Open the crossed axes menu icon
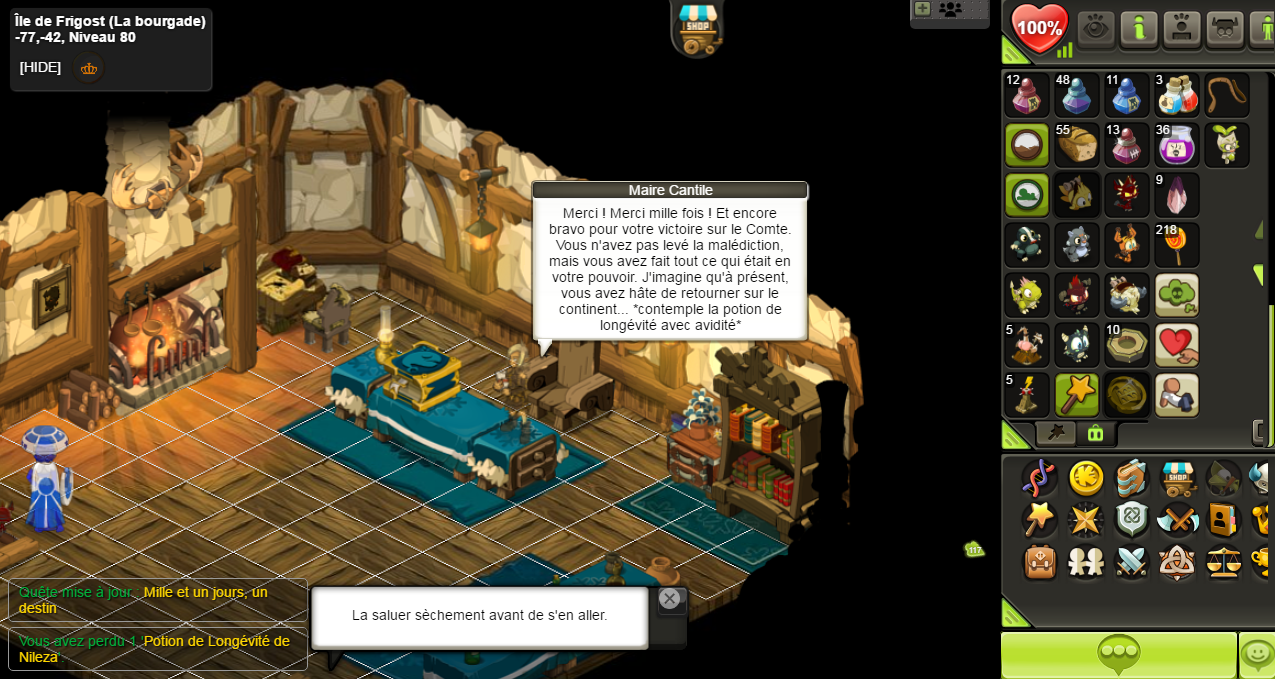This screenshot has width=1275, height=679. tap(1178, 520)
